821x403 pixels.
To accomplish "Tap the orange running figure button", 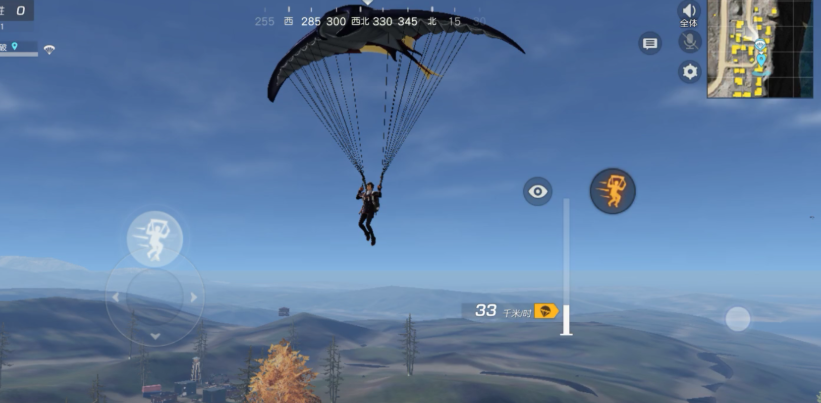I will [612, 190].
